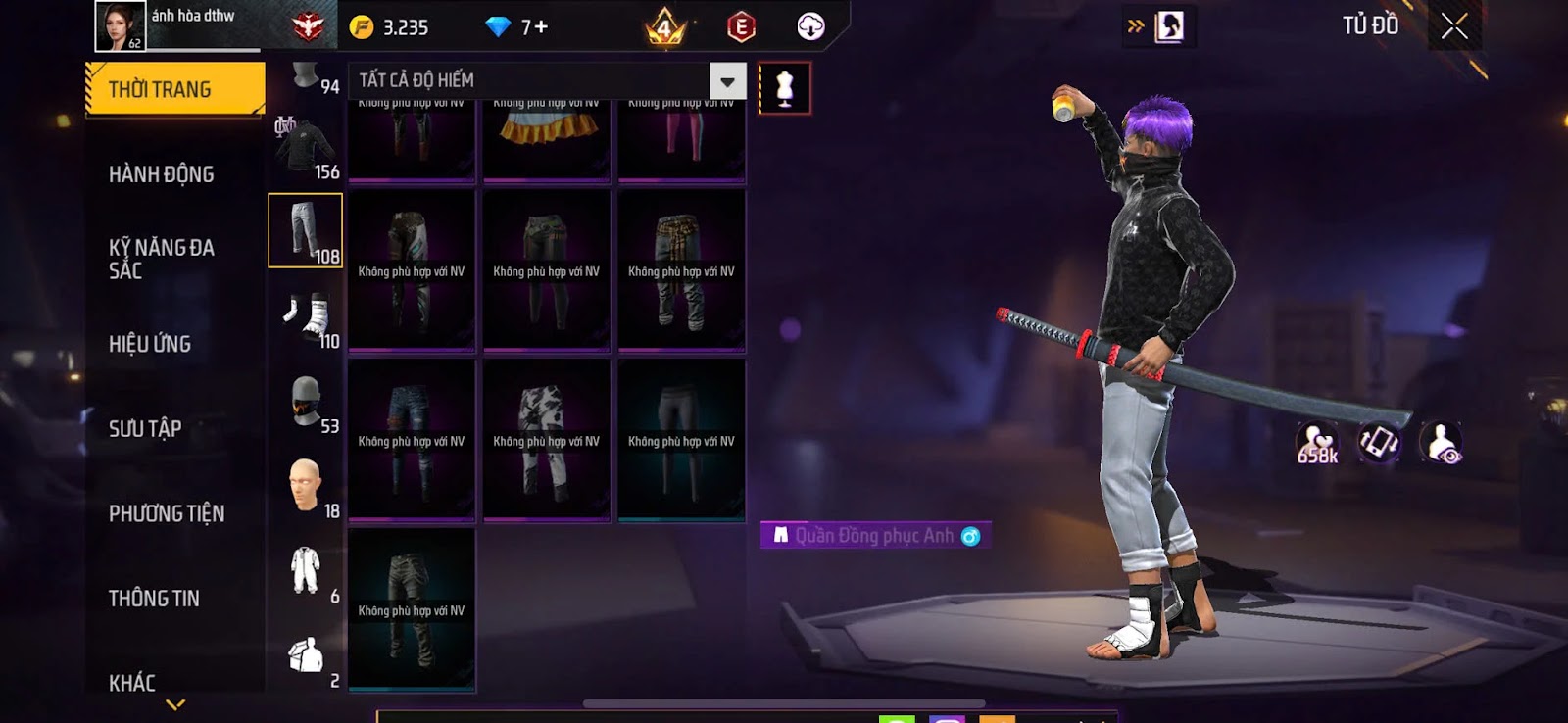Click the red E badge icon
The height and width of the screenshot is (723, 1568).
tap(741, 27)
